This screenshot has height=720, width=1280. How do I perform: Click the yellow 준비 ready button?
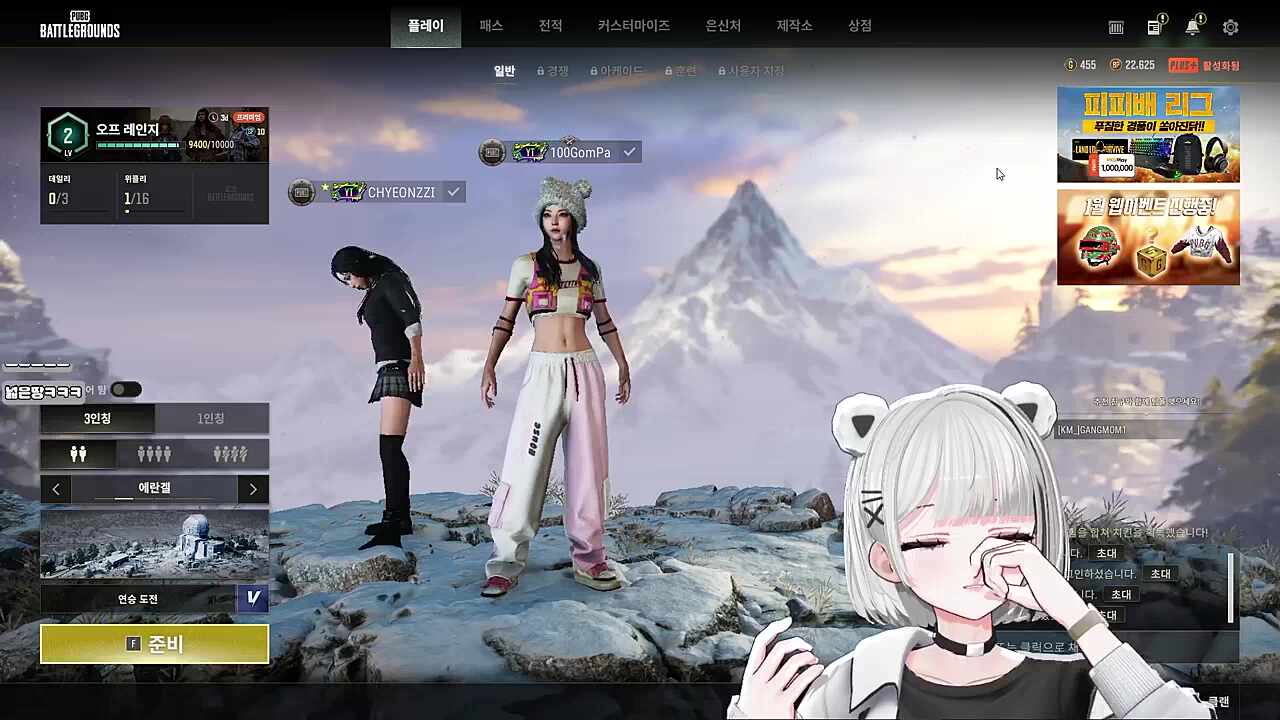[154, 644]
